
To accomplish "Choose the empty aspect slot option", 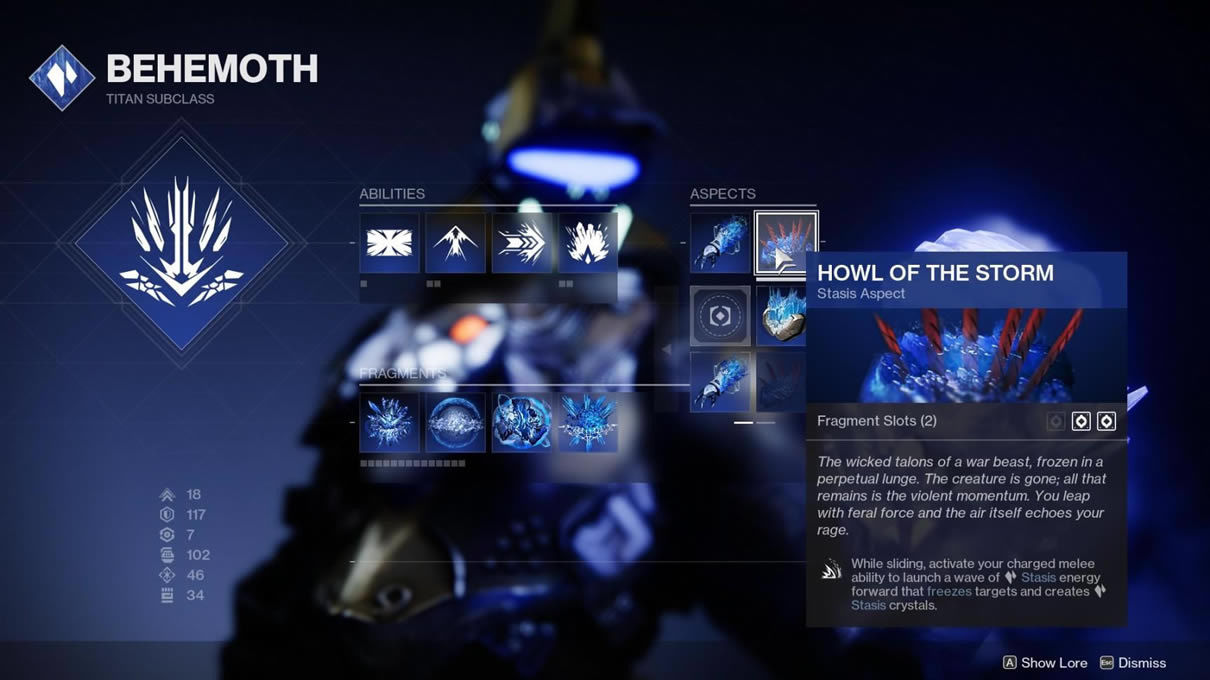I will tap(719, 316).
